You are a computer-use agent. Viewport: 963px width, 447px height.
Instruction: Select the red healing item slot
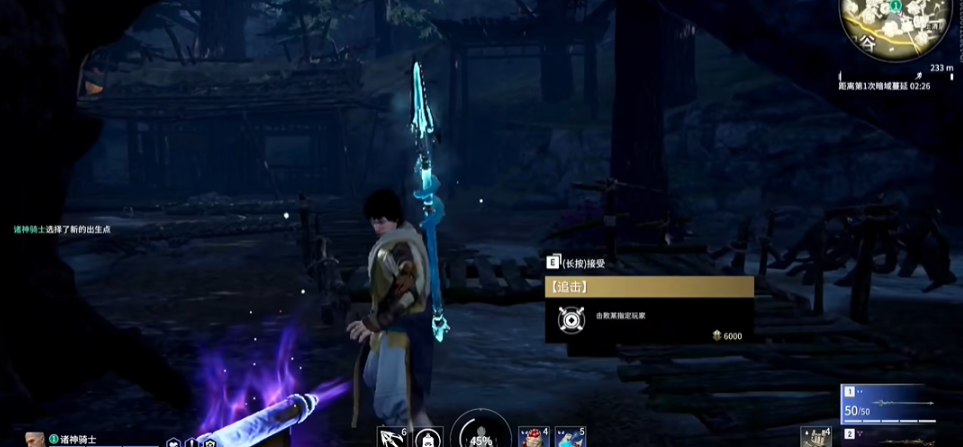533,438
